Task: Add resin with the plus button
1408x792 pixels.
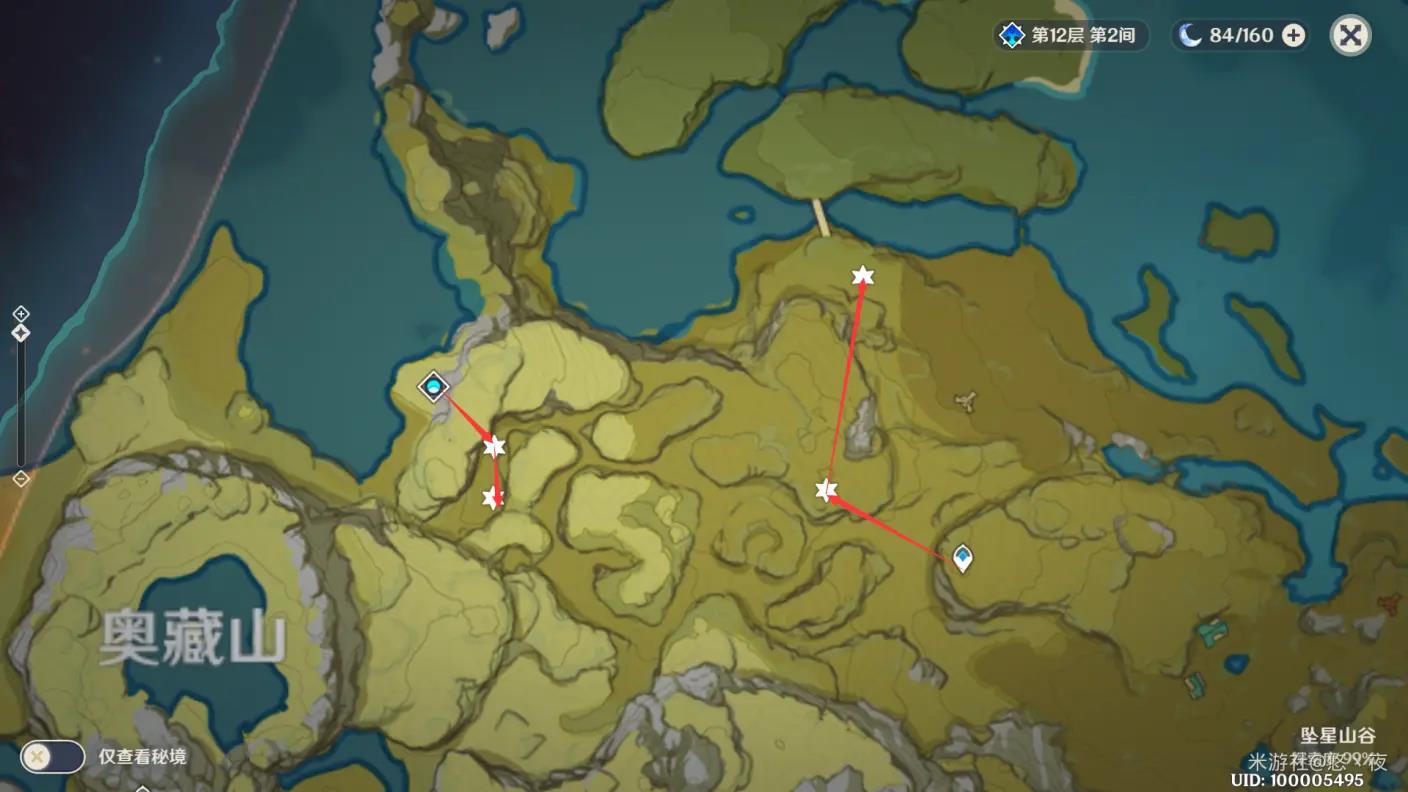Action: point(1293,36)
